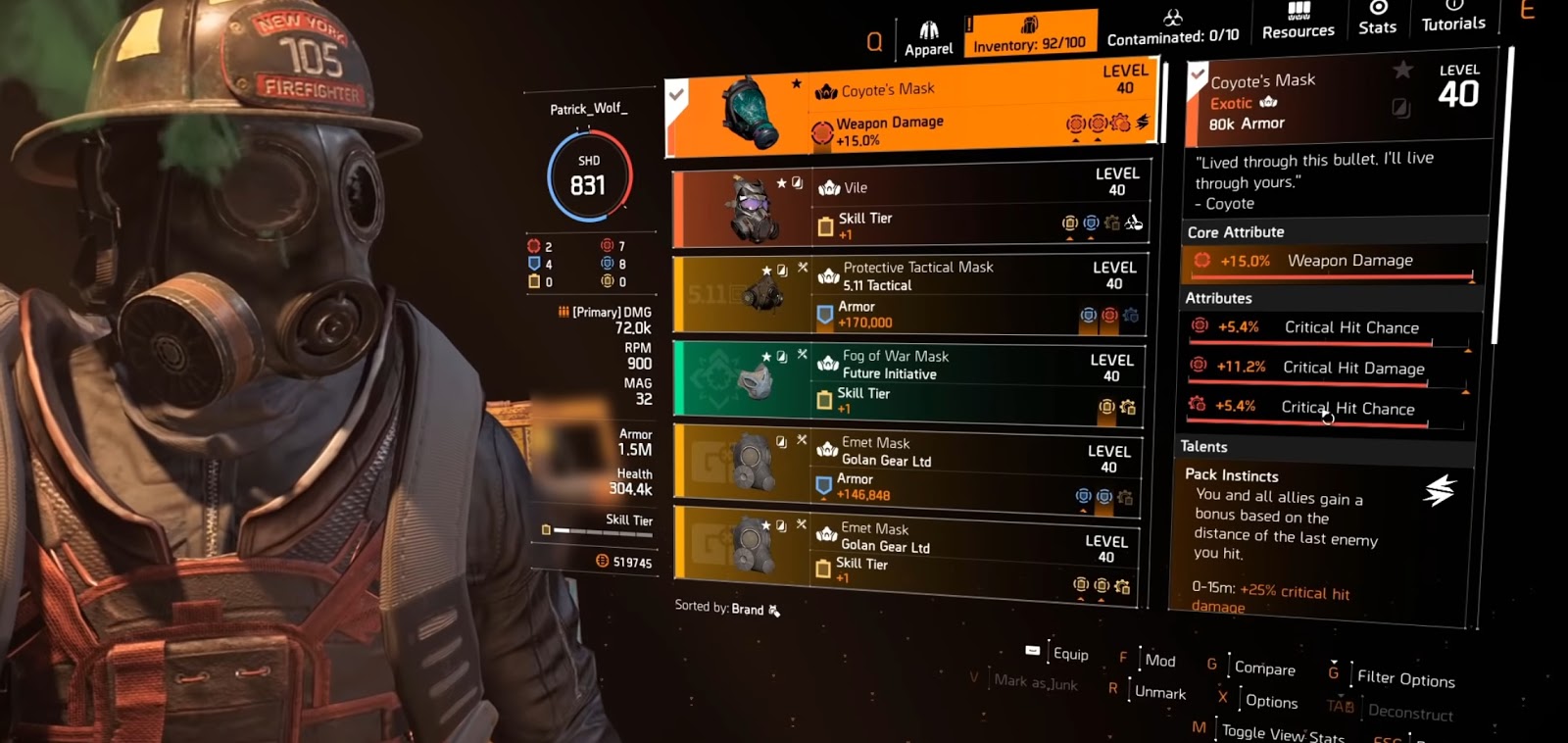This screenshot has width=1568, height=743.
Task: Click Compare to compare items
Action: (1265, 669)
